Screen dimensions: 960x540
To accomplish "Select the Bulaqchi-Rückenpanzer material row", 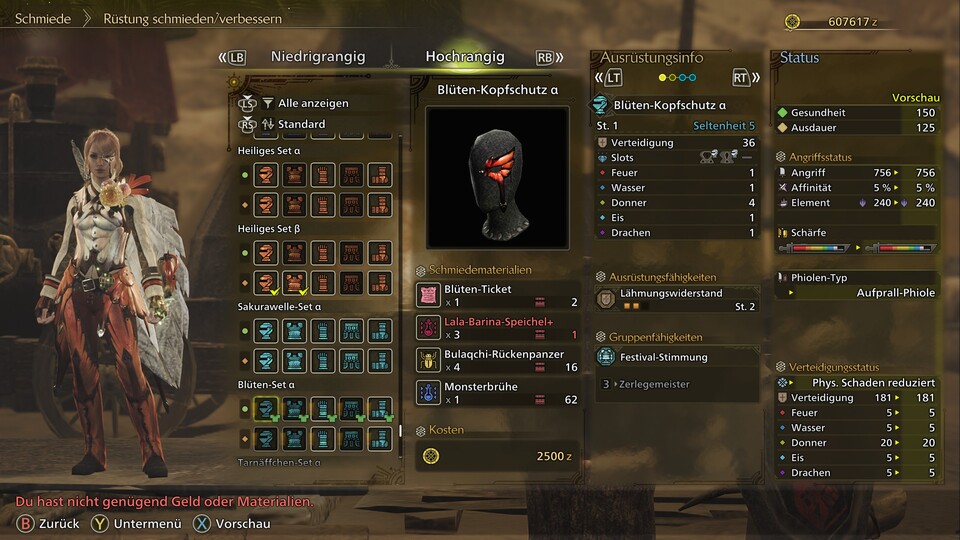I will click(x=497, y=360).
